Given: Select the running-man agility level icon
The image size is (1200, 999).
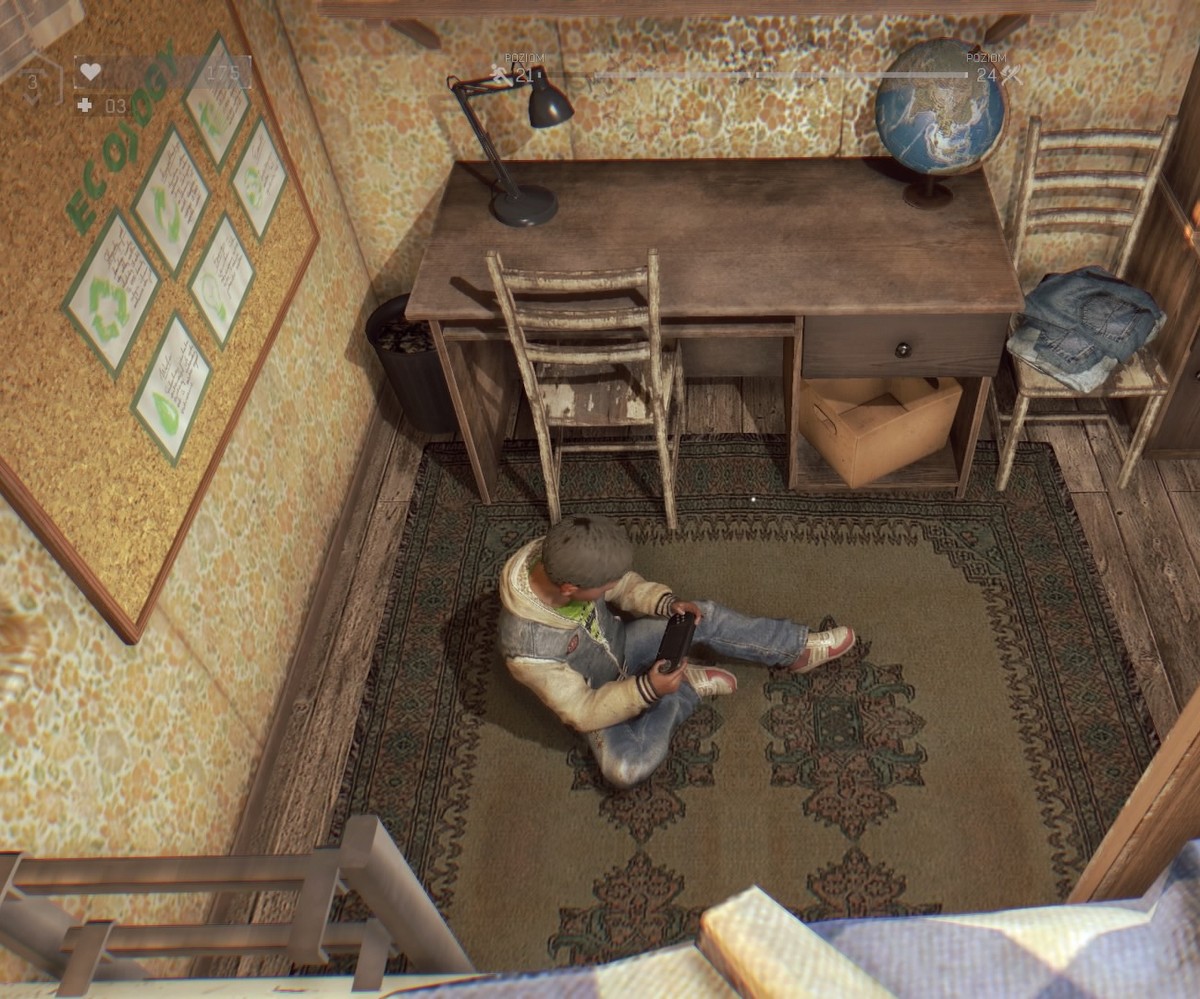Looking at the screenshot, I should (499, 73).
